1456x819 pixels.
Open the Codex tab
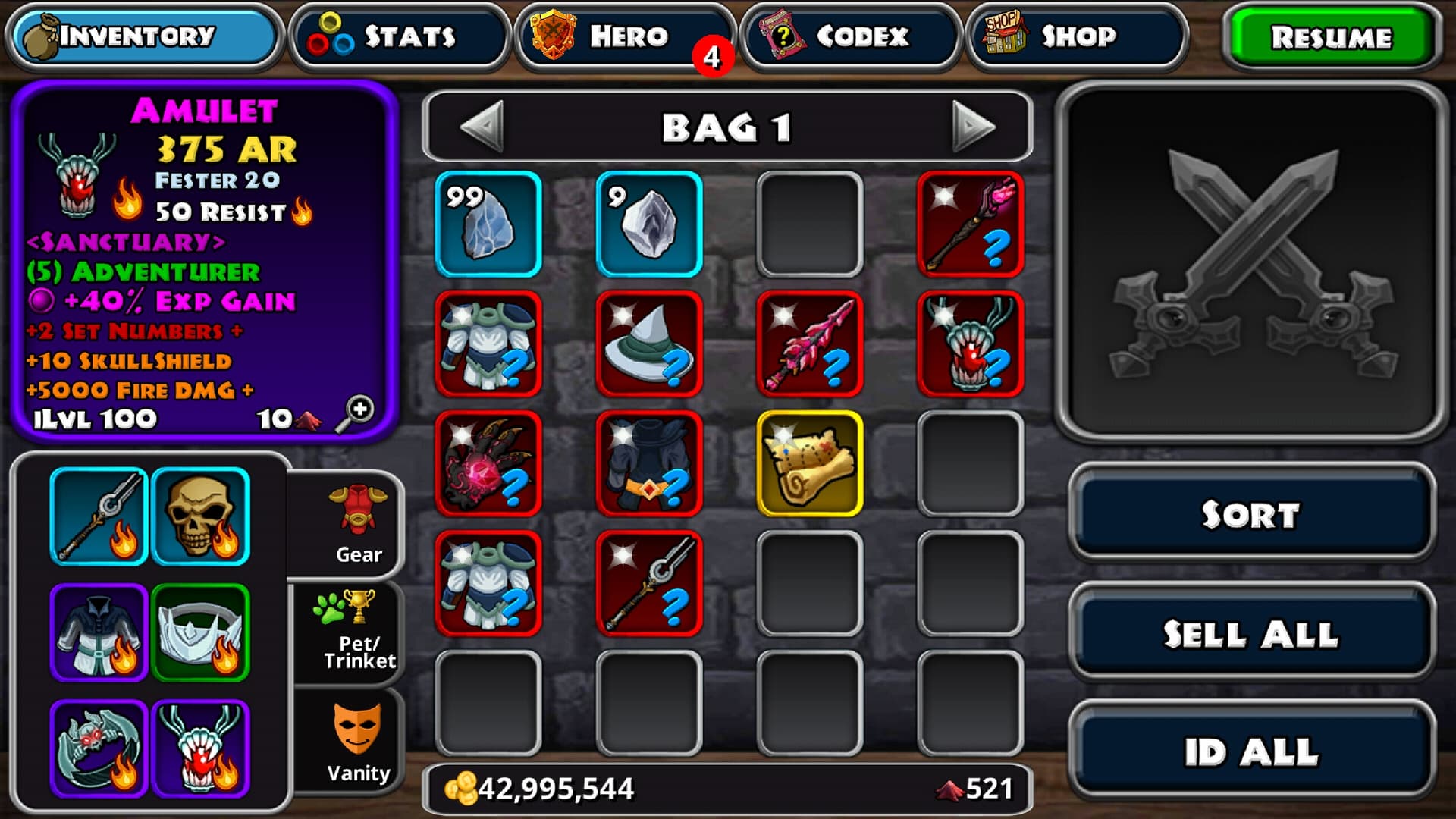click(851, 36)
